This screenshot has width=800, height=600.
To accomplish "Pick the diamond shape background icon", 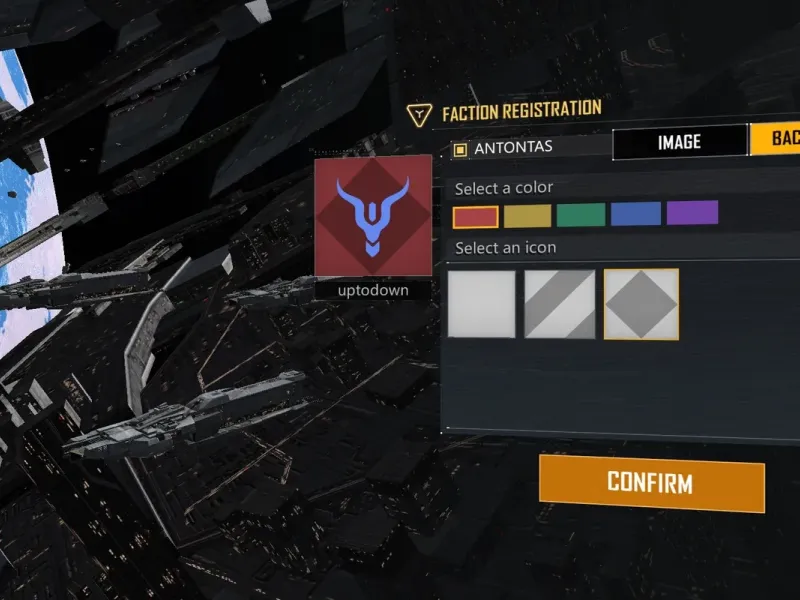I will pyautogui.click(x=641, y=304).
